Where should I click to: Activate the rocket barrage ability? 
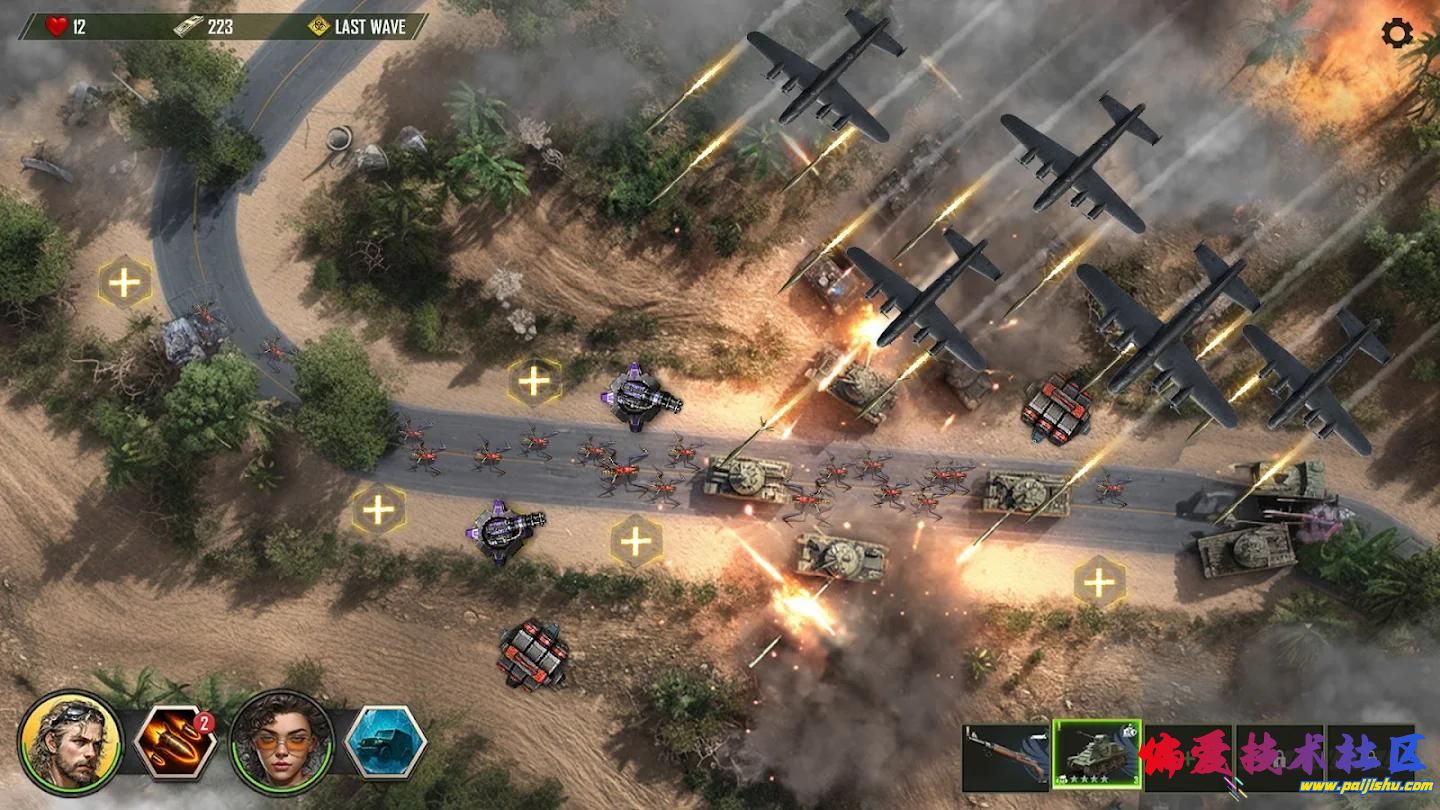(175, 742)
